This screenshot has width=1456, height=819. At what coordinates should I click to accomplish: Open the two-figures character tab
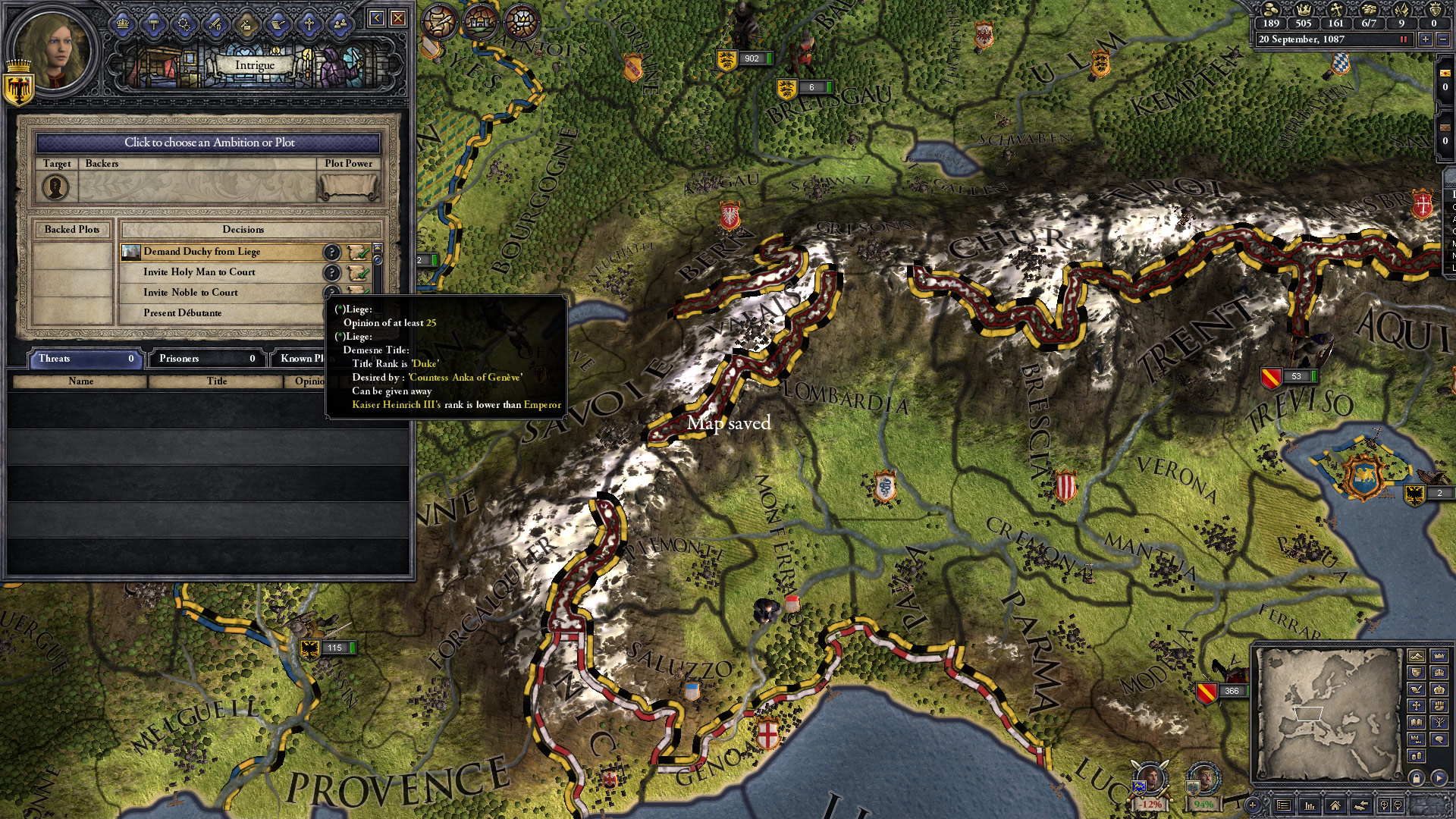tap(340, 24)
